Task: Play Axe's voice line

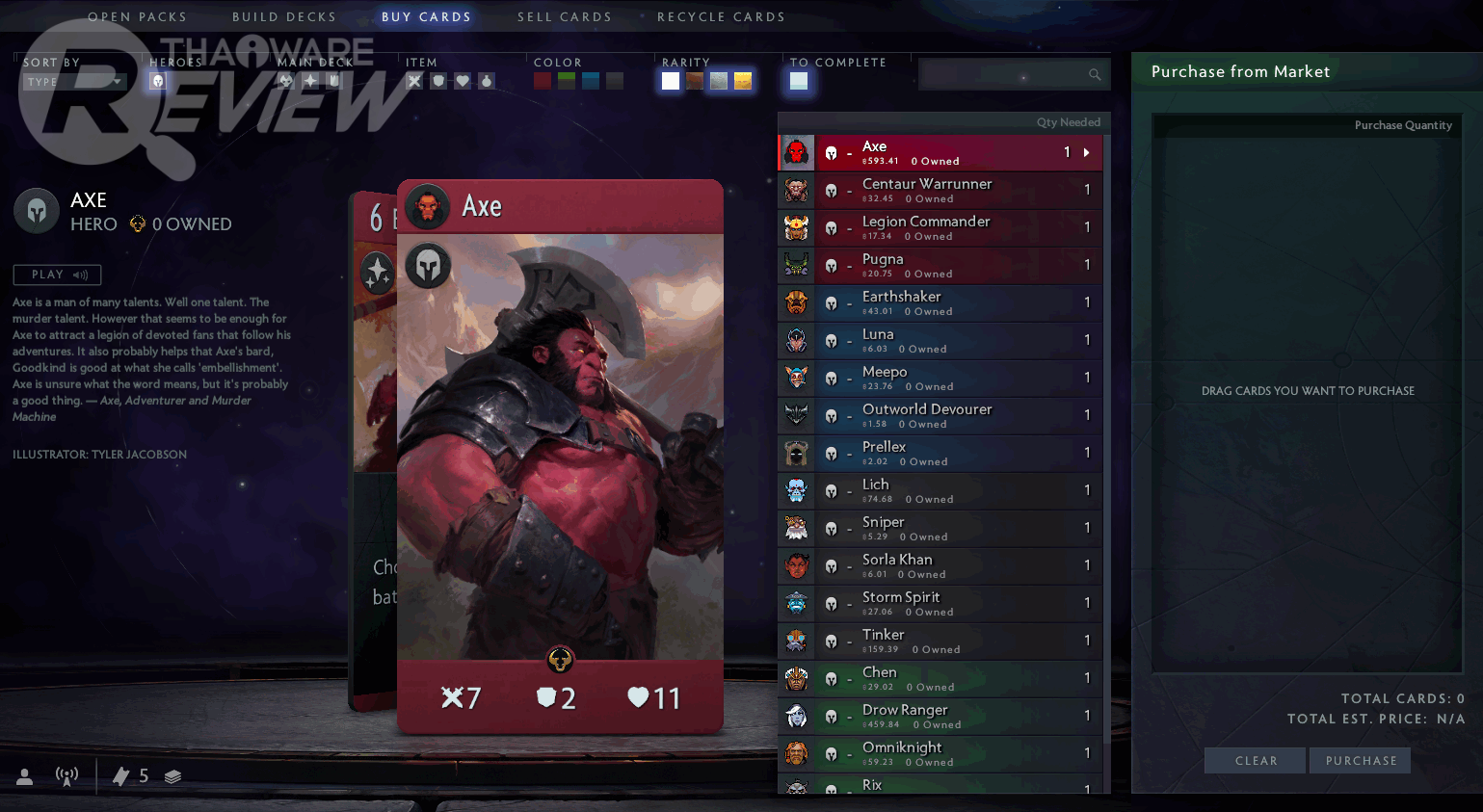Action: pos(58,275)
